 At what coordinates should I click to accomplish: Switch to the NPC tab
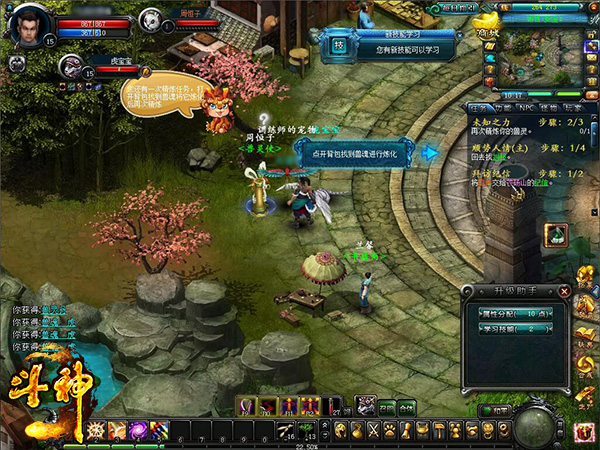523,107
